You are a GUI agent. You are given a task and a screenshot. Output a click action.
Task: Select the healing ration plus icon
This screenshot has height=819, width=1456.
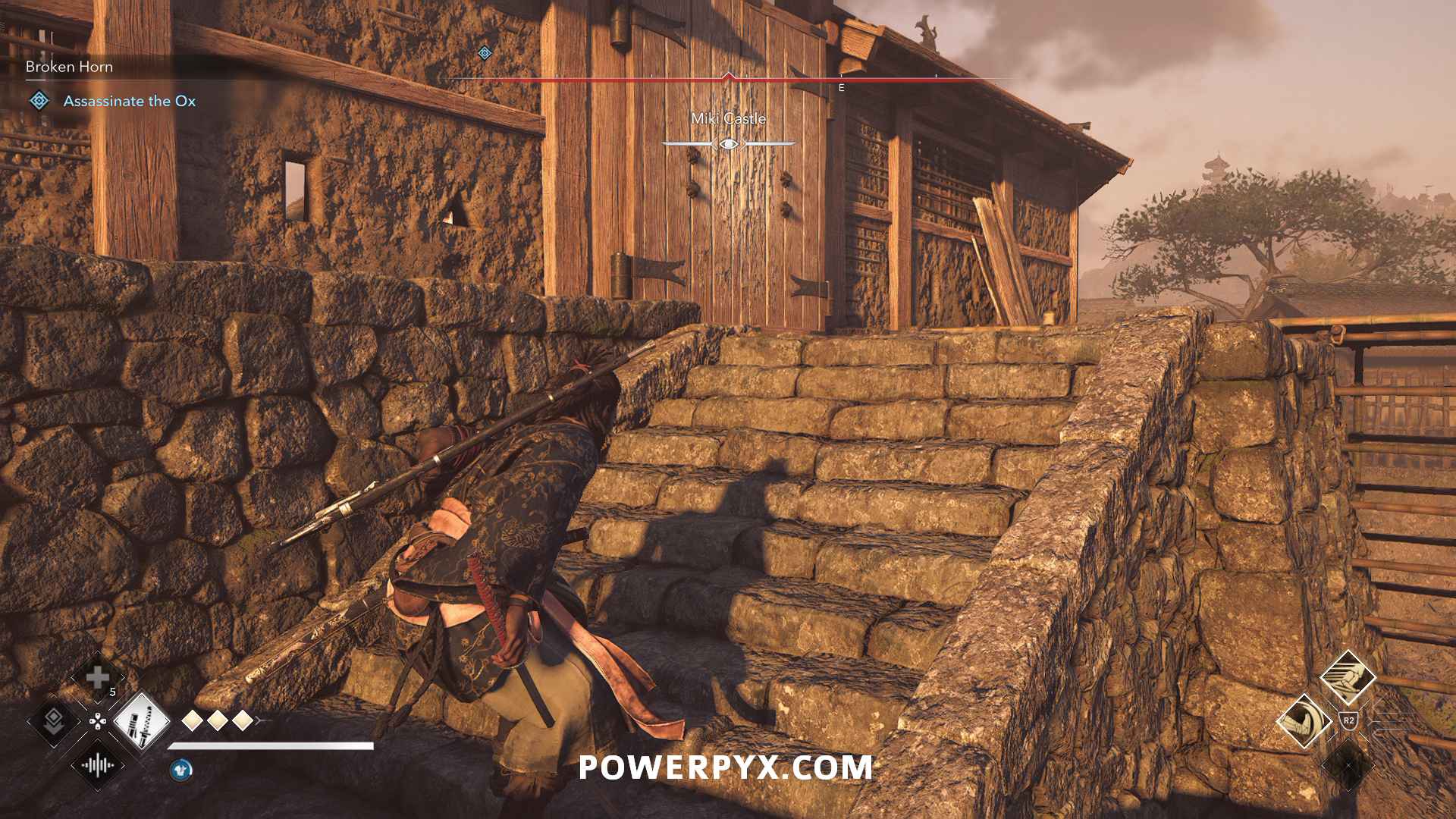click(98, 677)
